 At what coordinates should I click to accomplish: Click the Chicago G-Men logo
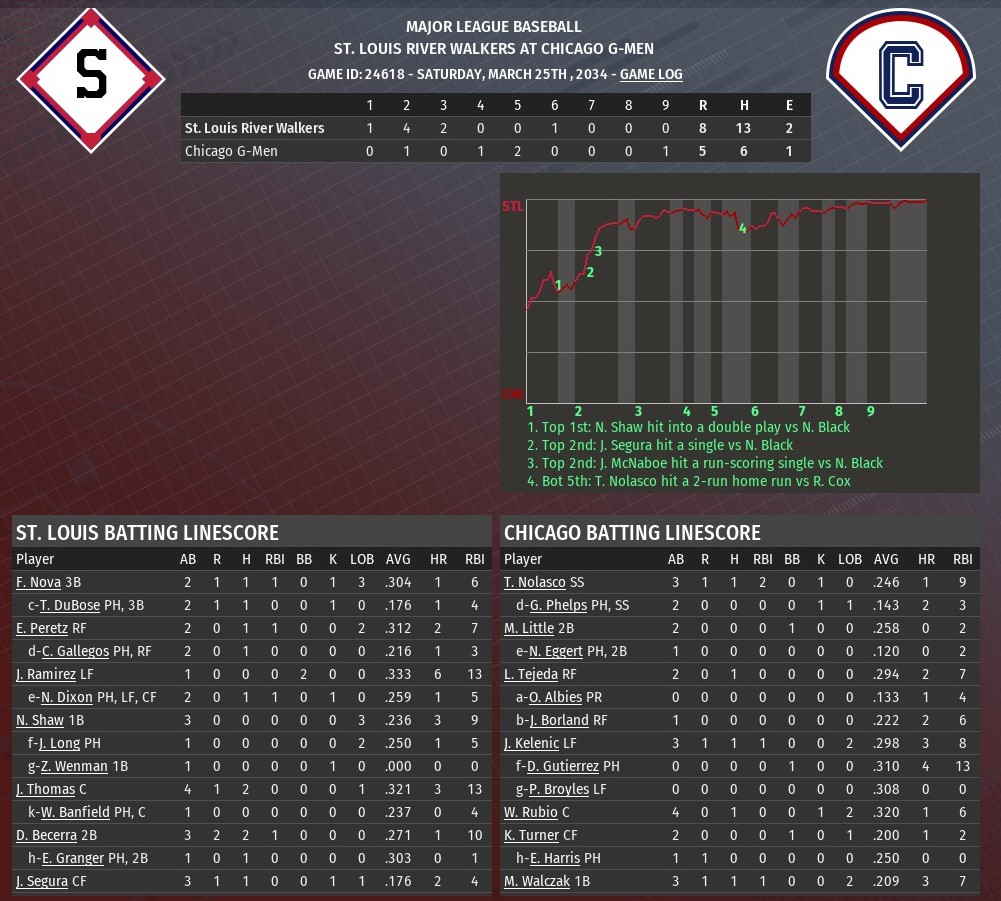point(900,79)
